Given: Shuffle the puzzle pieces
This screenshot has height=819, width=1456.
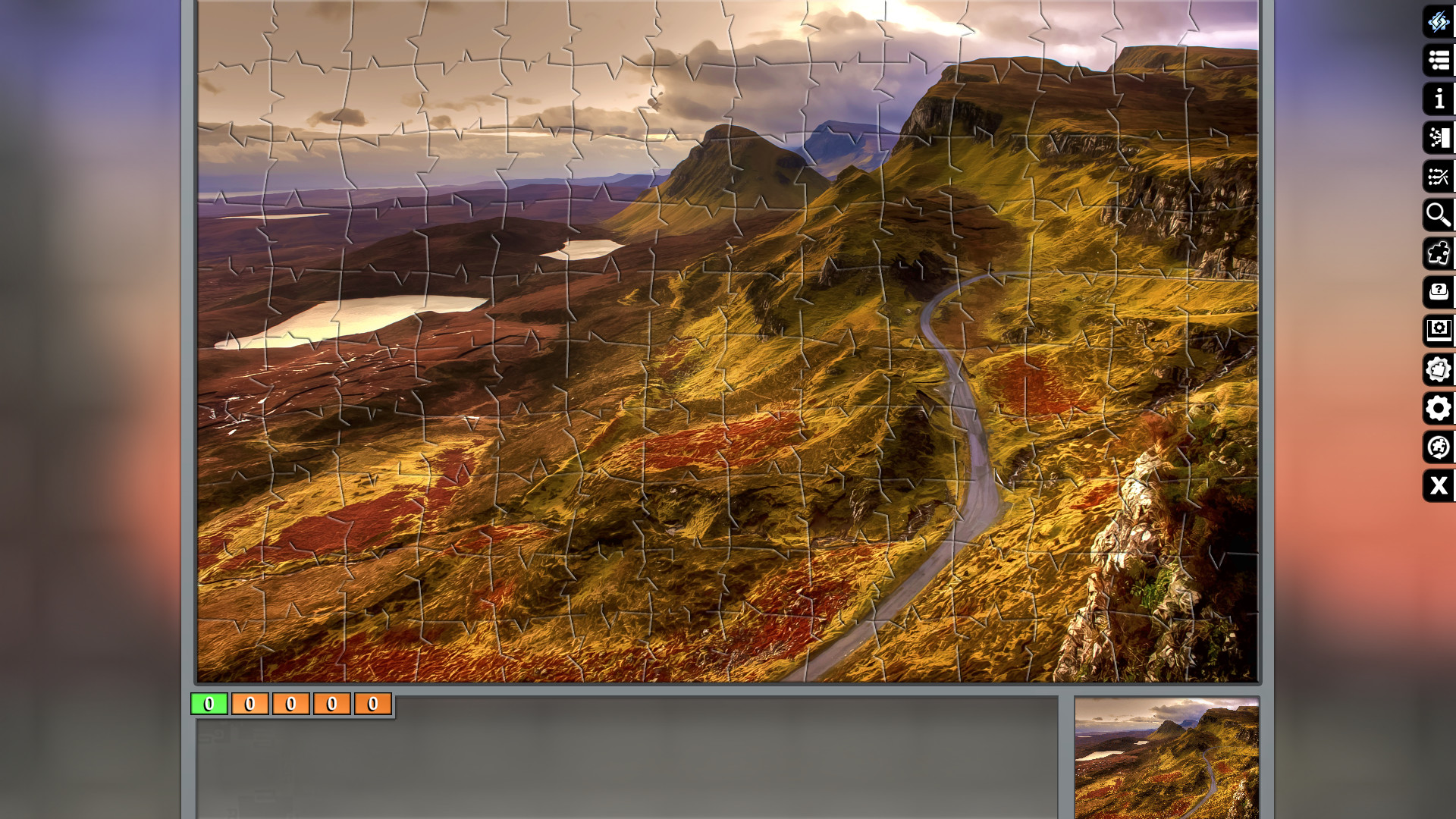Looking at the screenshot, I should pos(1439,177).
